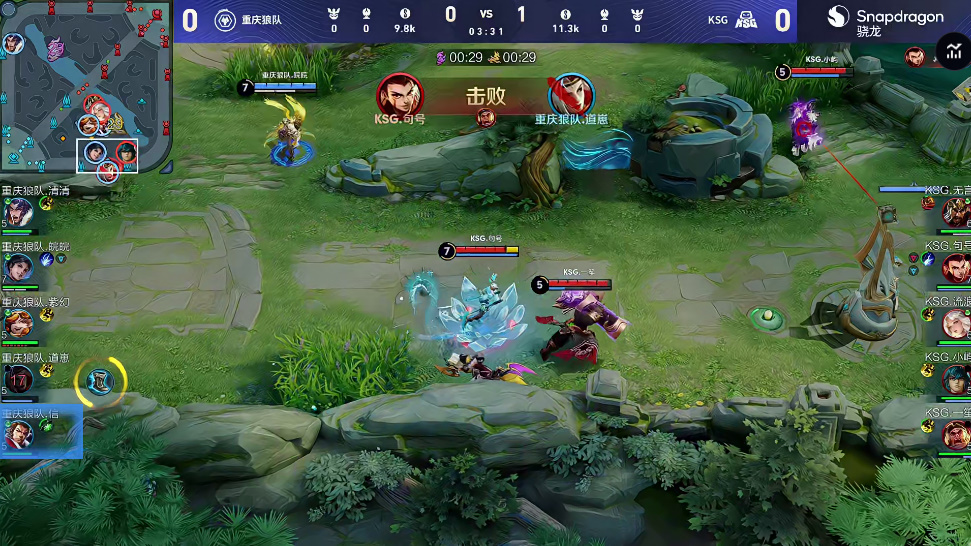Select dead player 重庆狼队.道崽's portrait
Image resolution: width=971 pixels, height=546 pixels.
(17, 379)
